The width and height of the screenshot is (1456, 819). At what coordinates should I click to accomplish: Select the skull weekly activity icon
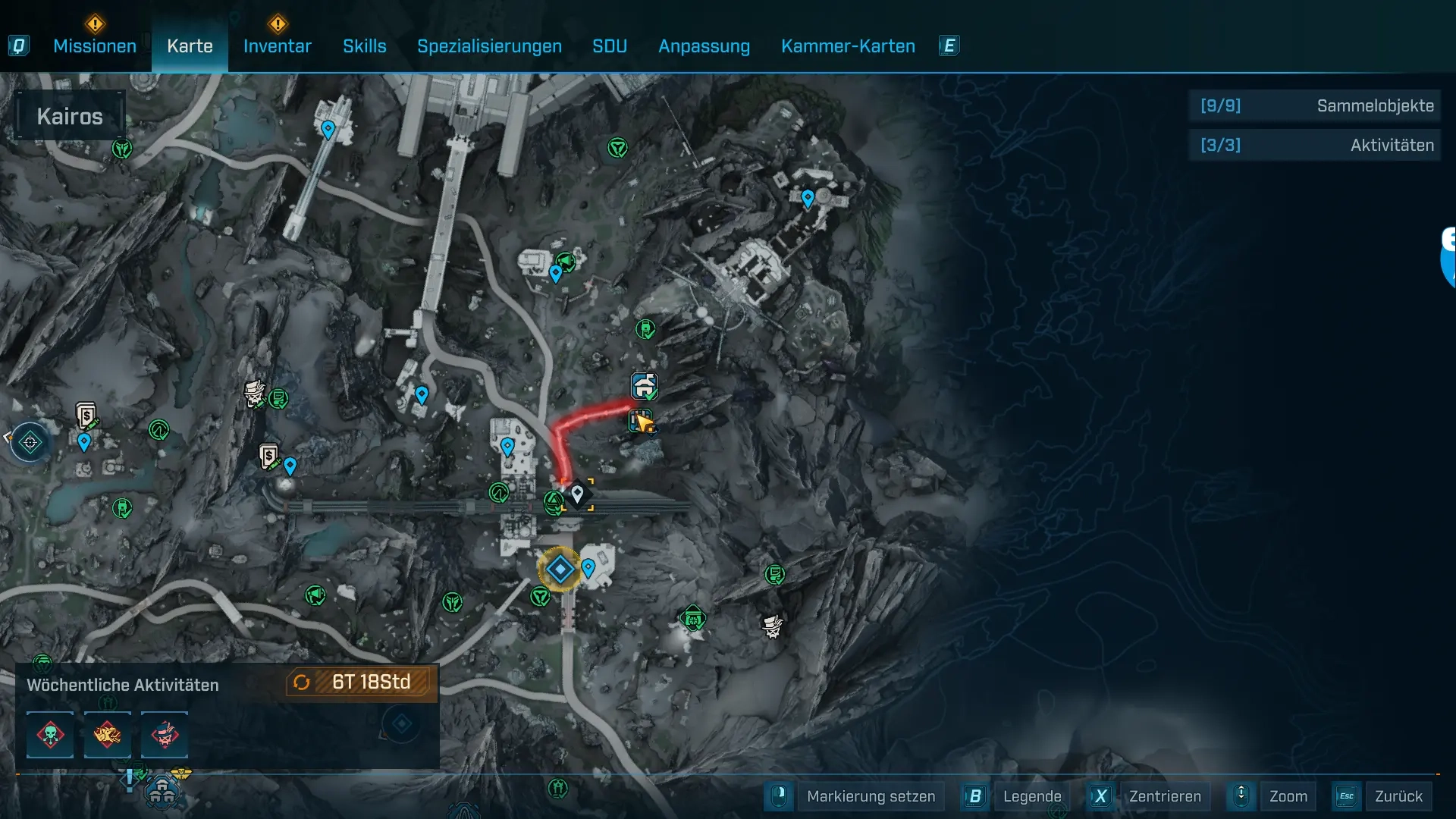50,735
